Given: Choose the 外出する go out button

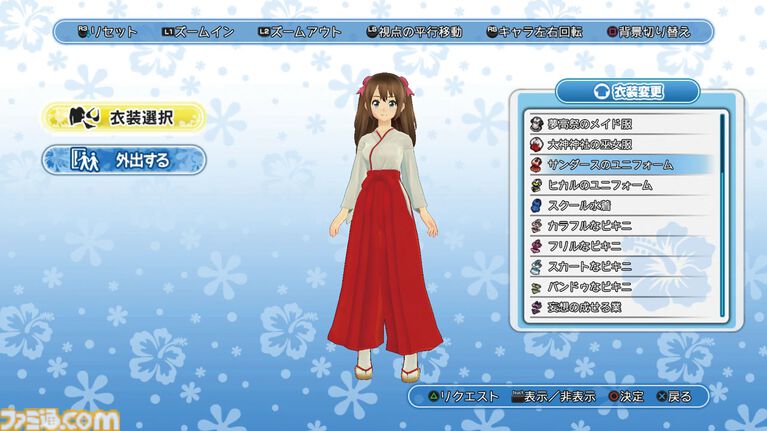Looking at the screenshot, I should click(x=123, y=159).
